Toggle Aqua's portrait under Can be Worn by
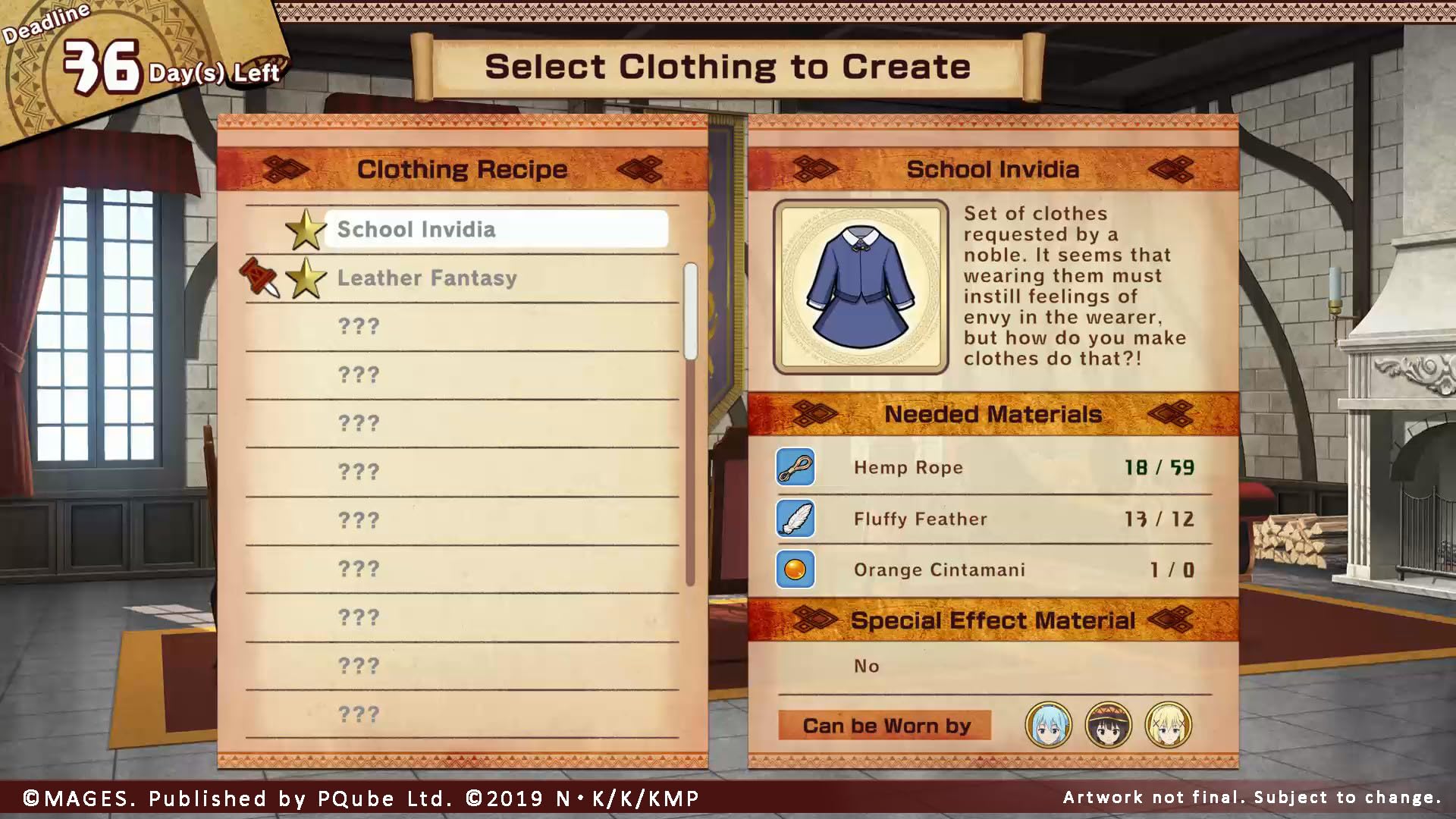 [x=1048, y=726]
